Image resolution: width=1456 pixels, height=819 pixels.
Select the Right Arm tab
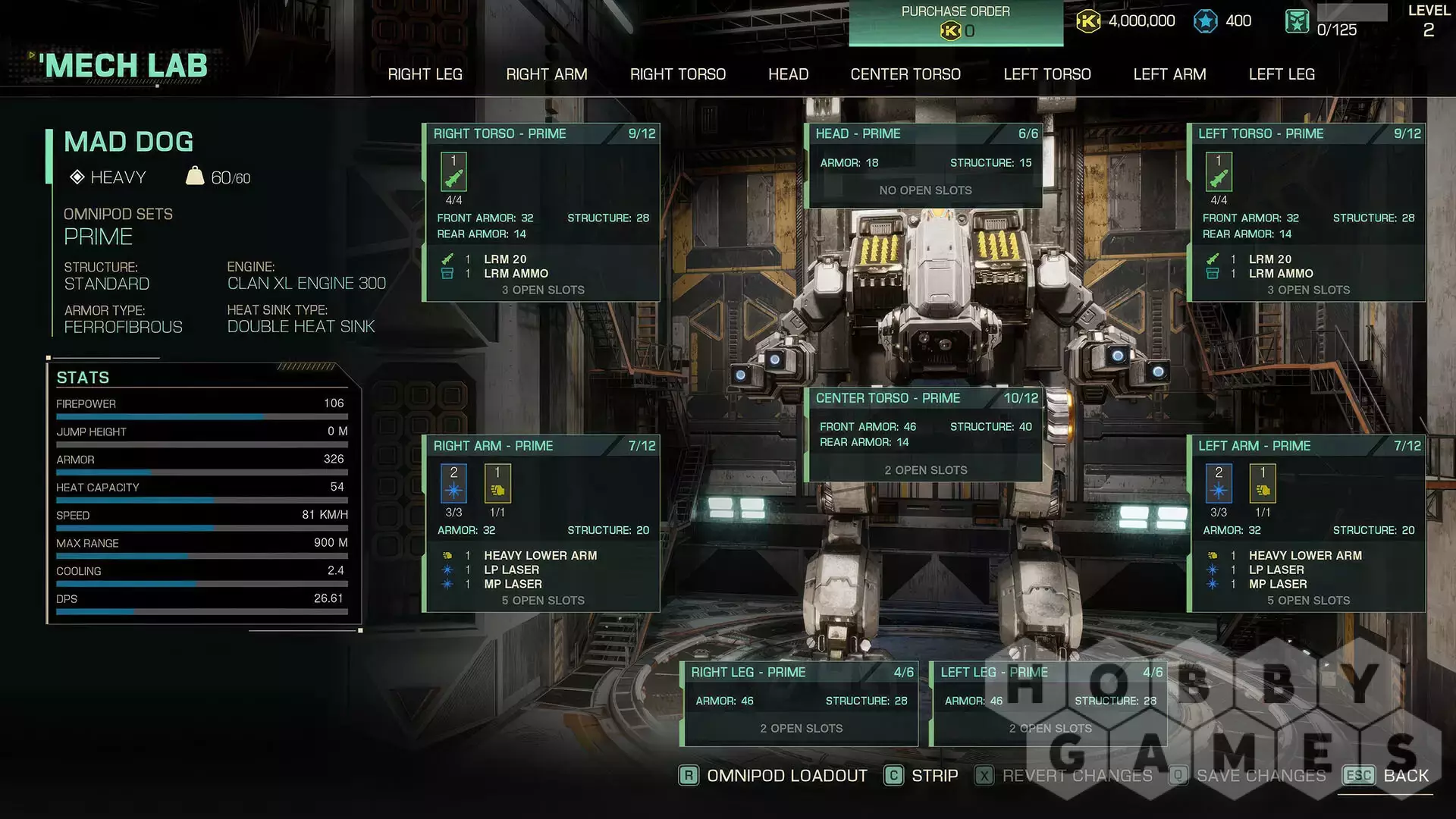546,74
